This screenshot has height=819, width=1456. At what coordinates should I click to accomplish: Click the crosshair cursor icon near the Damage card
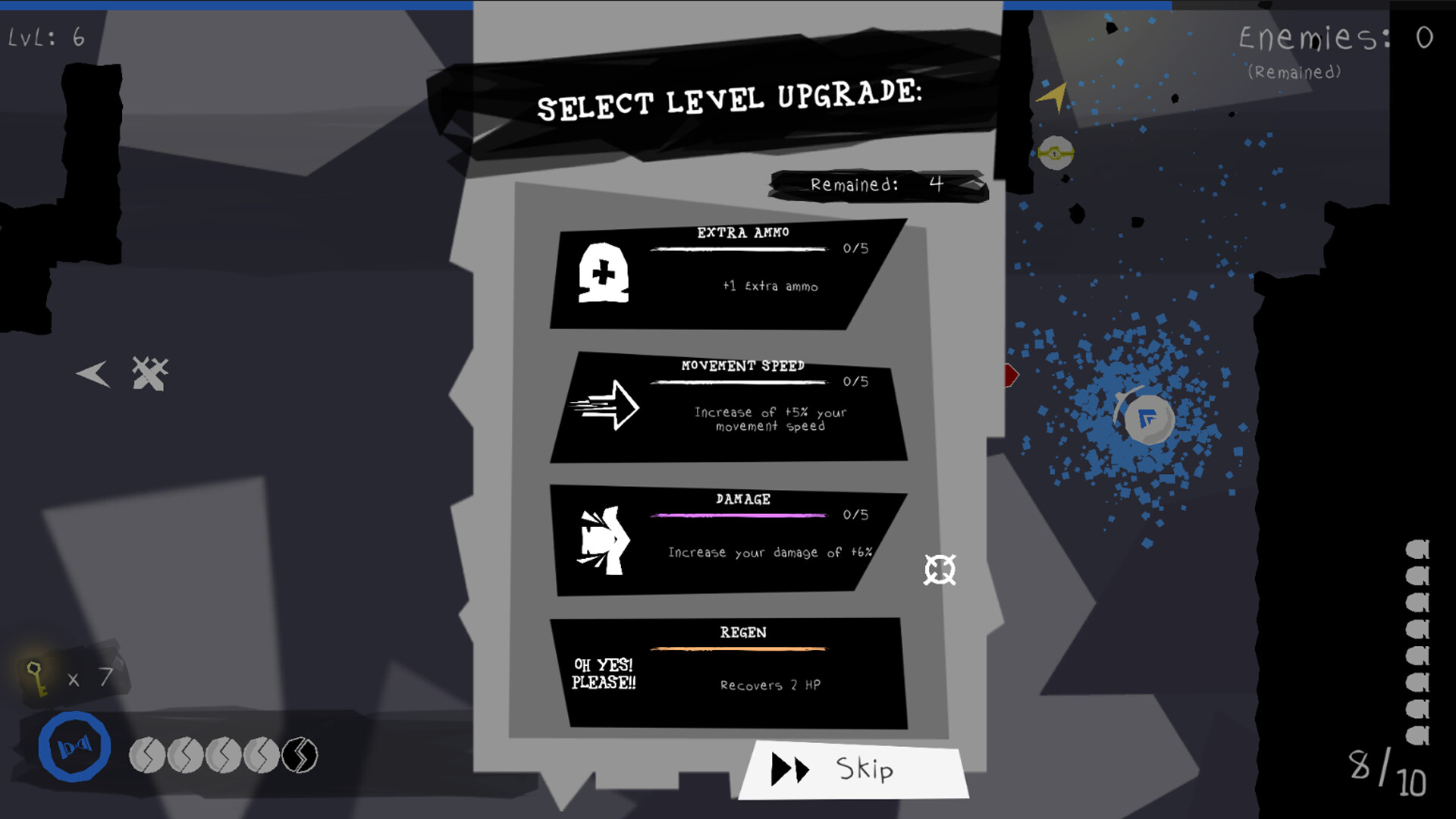click(940, 571)
